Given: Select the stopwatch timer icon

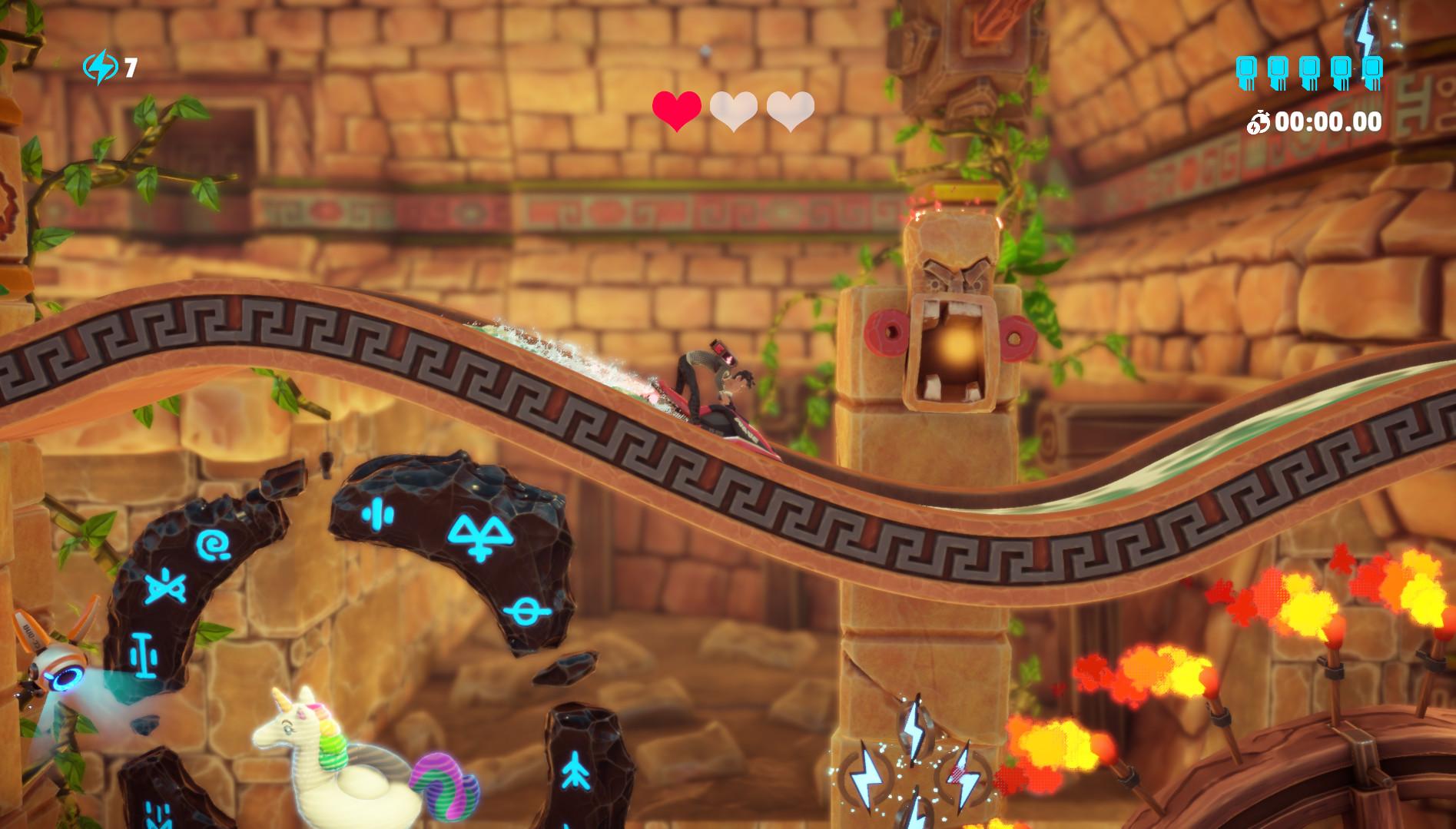Looking at the screenshot, I should click(1259, 119).
